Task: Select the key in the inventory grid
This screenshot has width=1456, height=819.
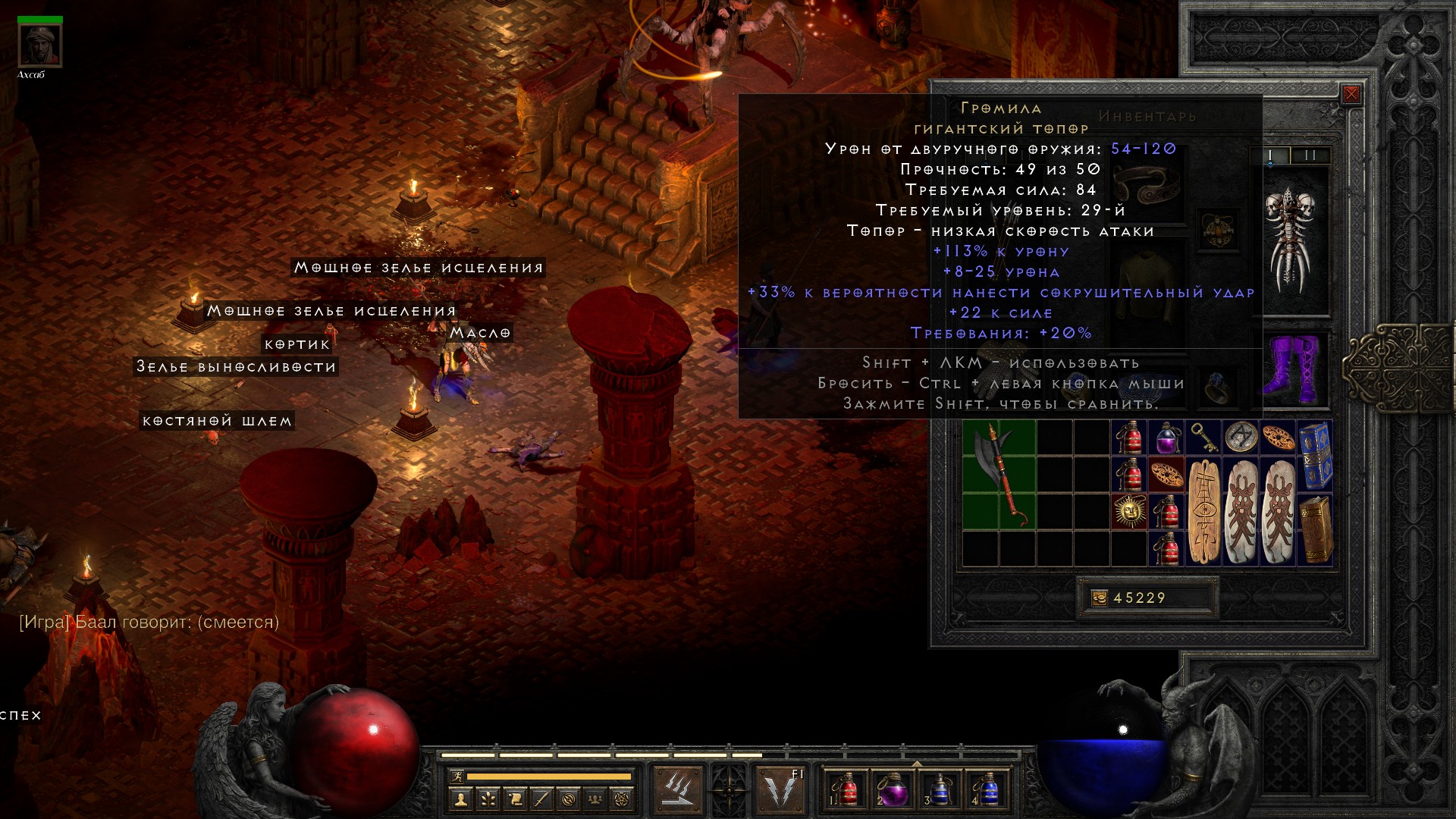Action: pos(1203,438)
